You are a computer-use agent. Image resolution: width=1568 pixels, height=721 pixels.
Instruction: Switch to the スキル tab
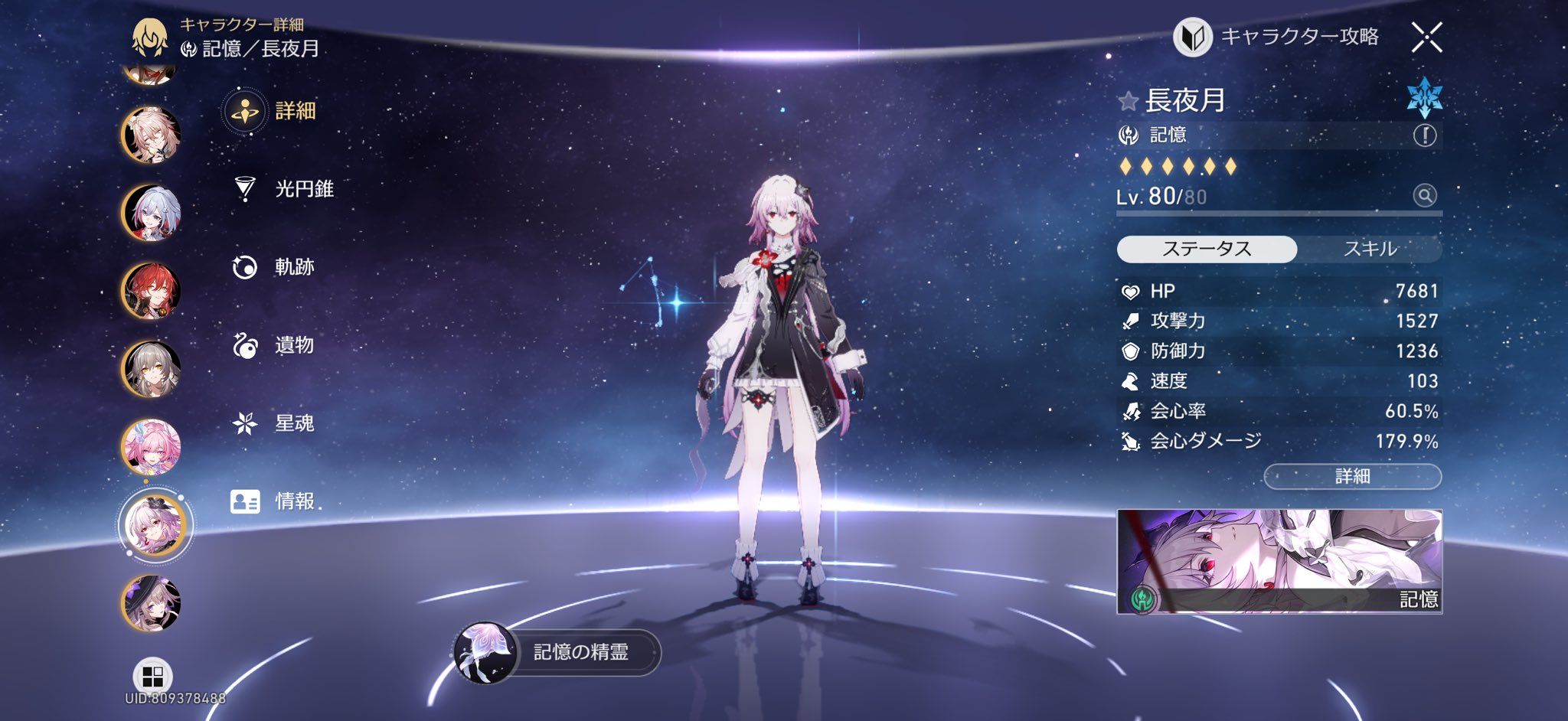click(1370, 249)
